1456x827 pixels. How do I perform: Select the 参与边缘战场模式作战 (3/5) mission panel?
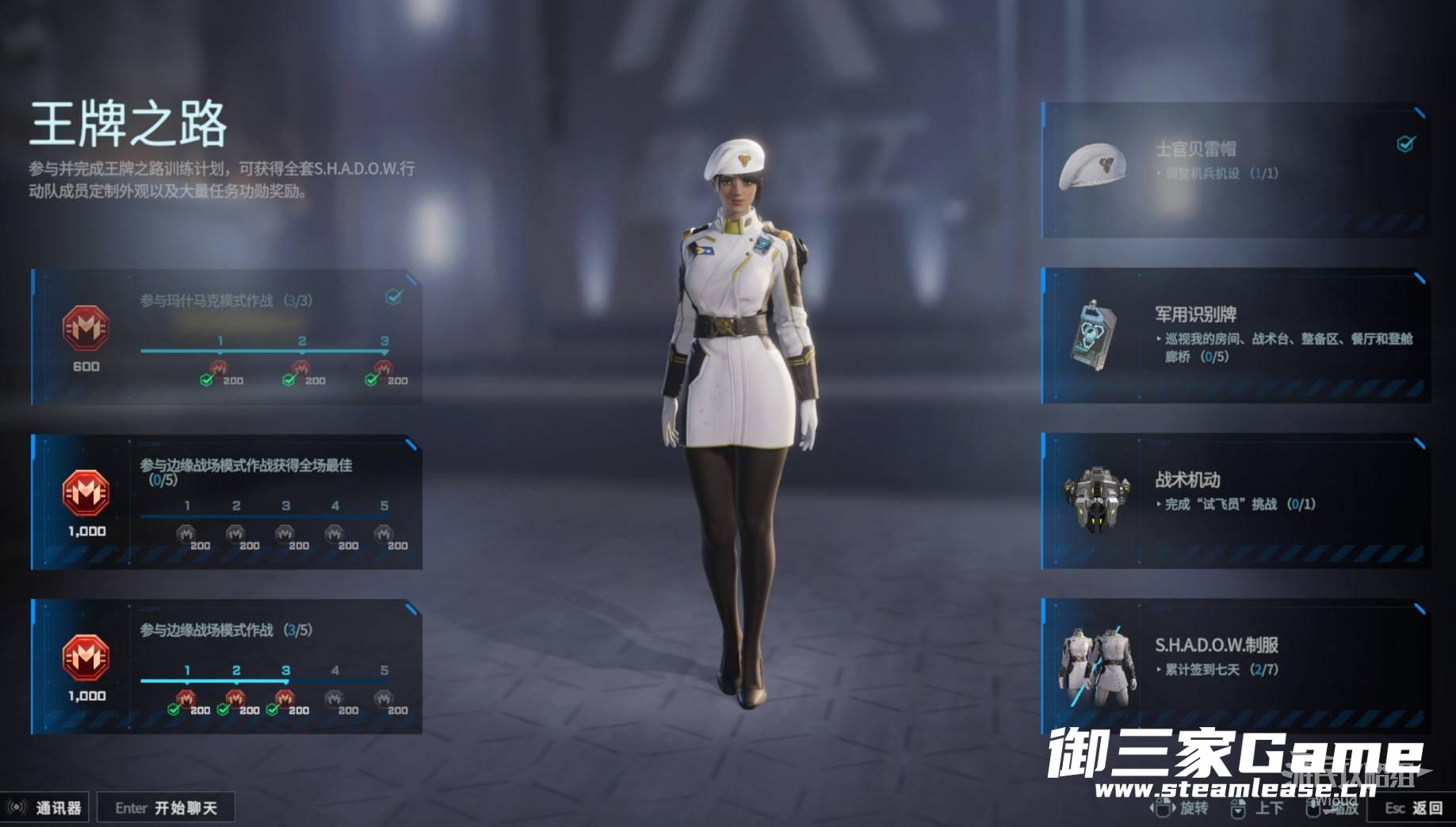(227, 666)
